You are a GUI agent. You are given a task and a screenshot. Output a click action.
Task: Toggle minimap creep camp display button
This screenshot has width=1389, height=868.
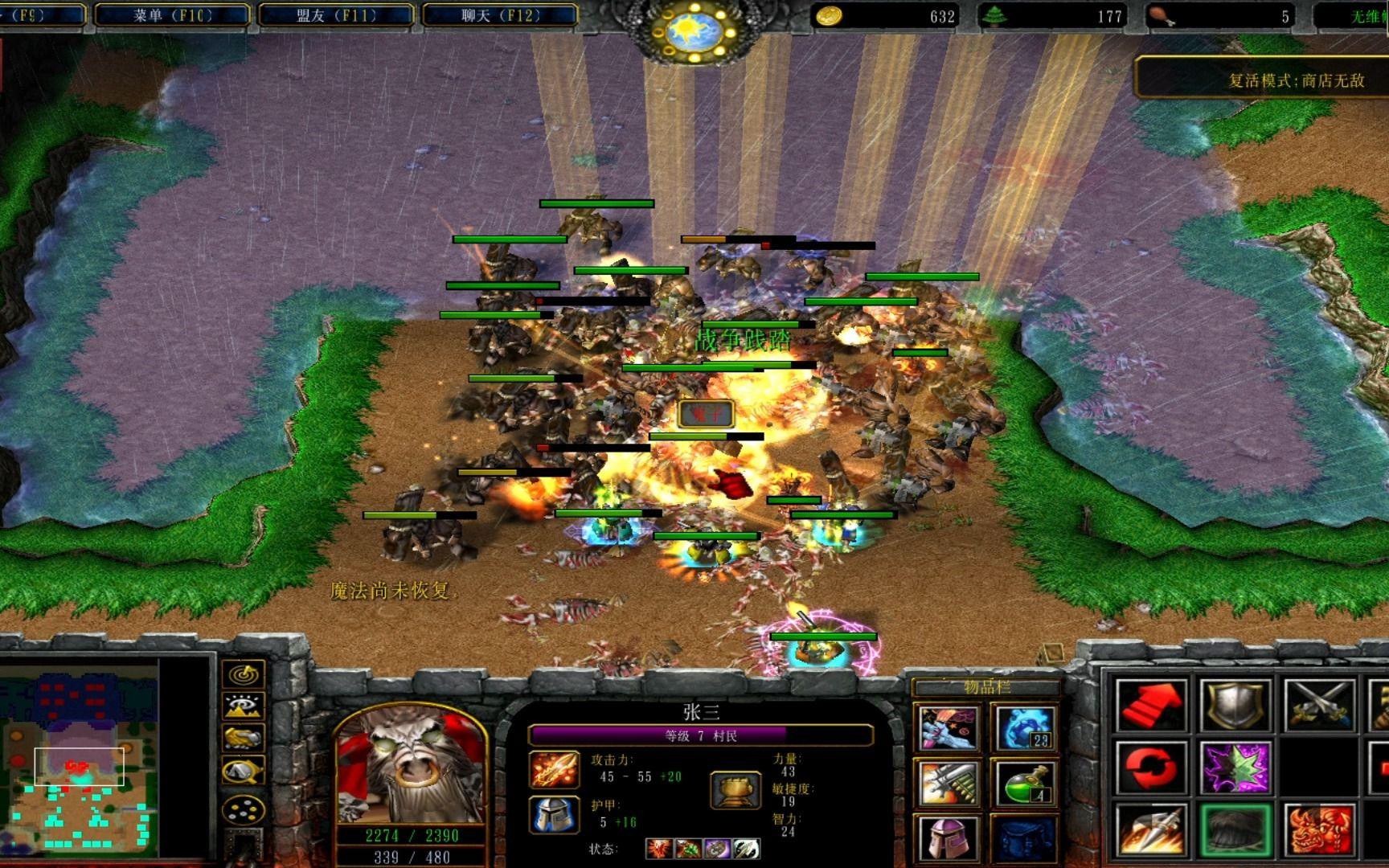pos(243,771)
